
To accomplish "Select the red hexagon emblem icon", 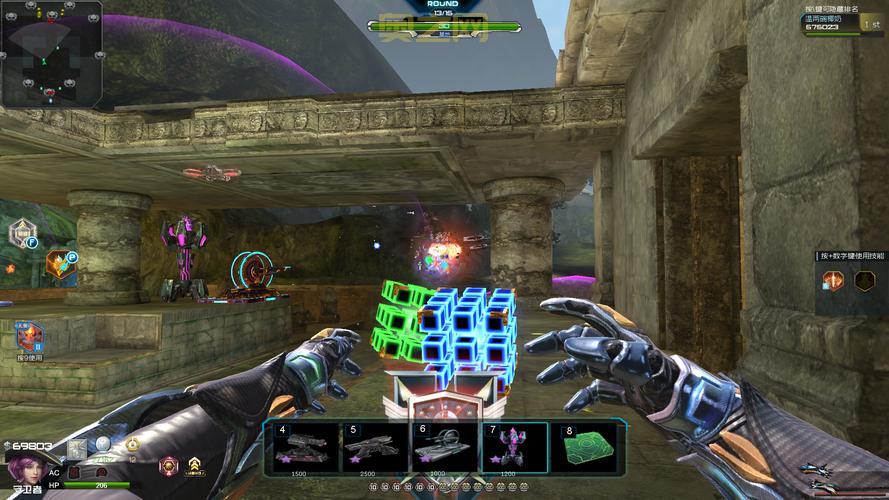I will point(167,465).
